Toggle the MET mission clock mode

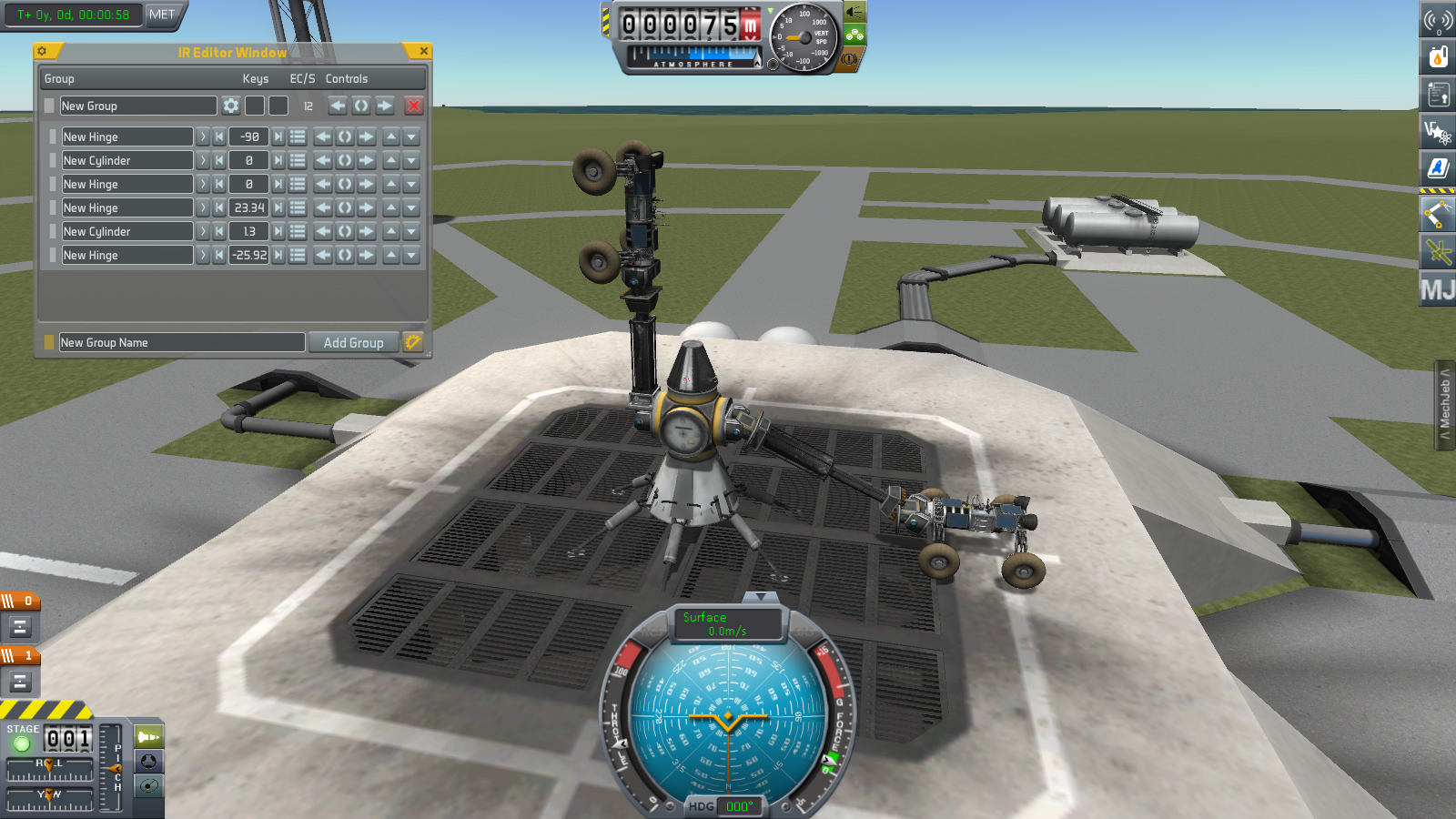point(162,15)
